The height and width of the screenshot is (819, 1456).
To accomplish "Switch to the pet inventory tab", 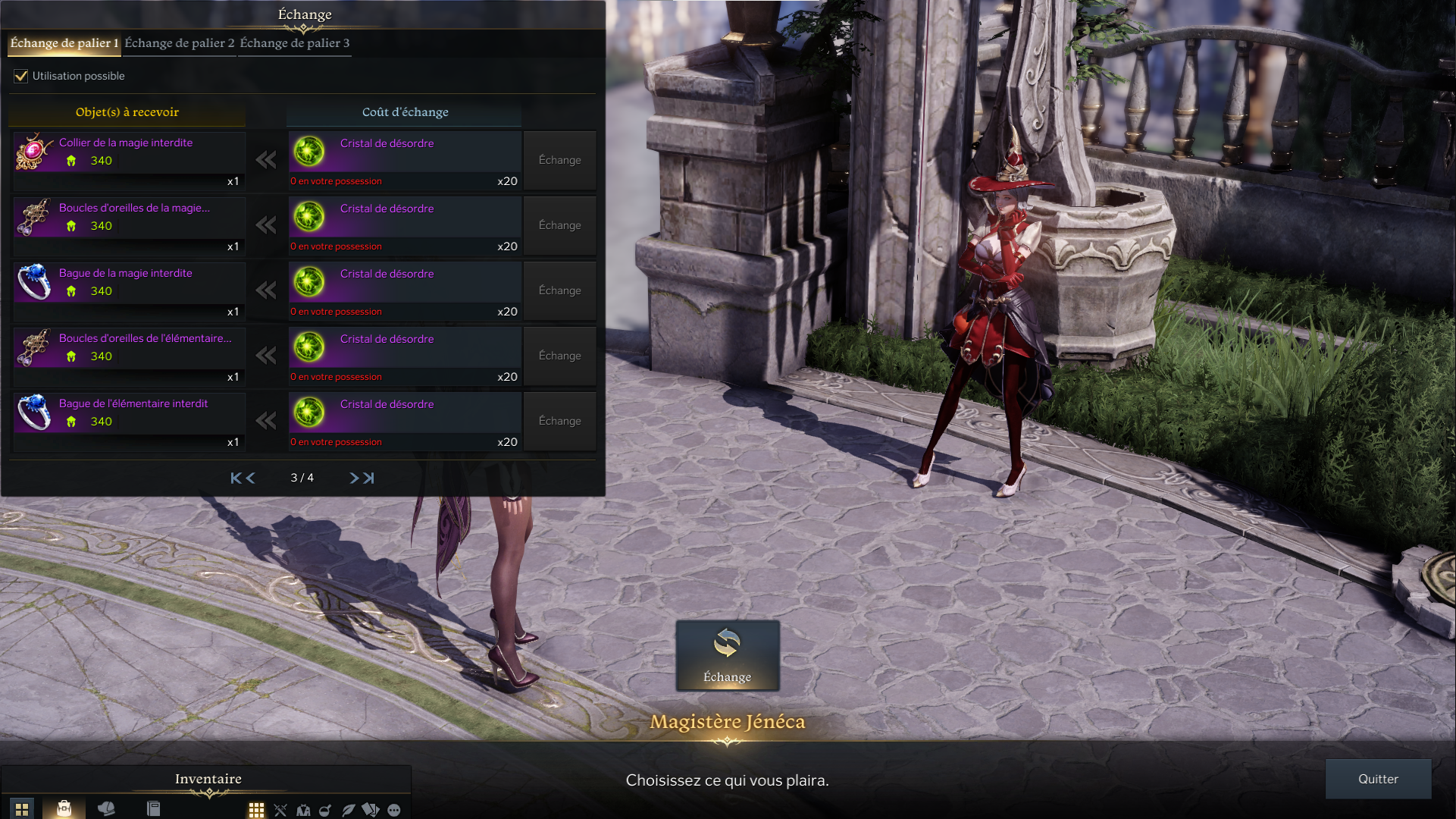I will click(106, 808).
